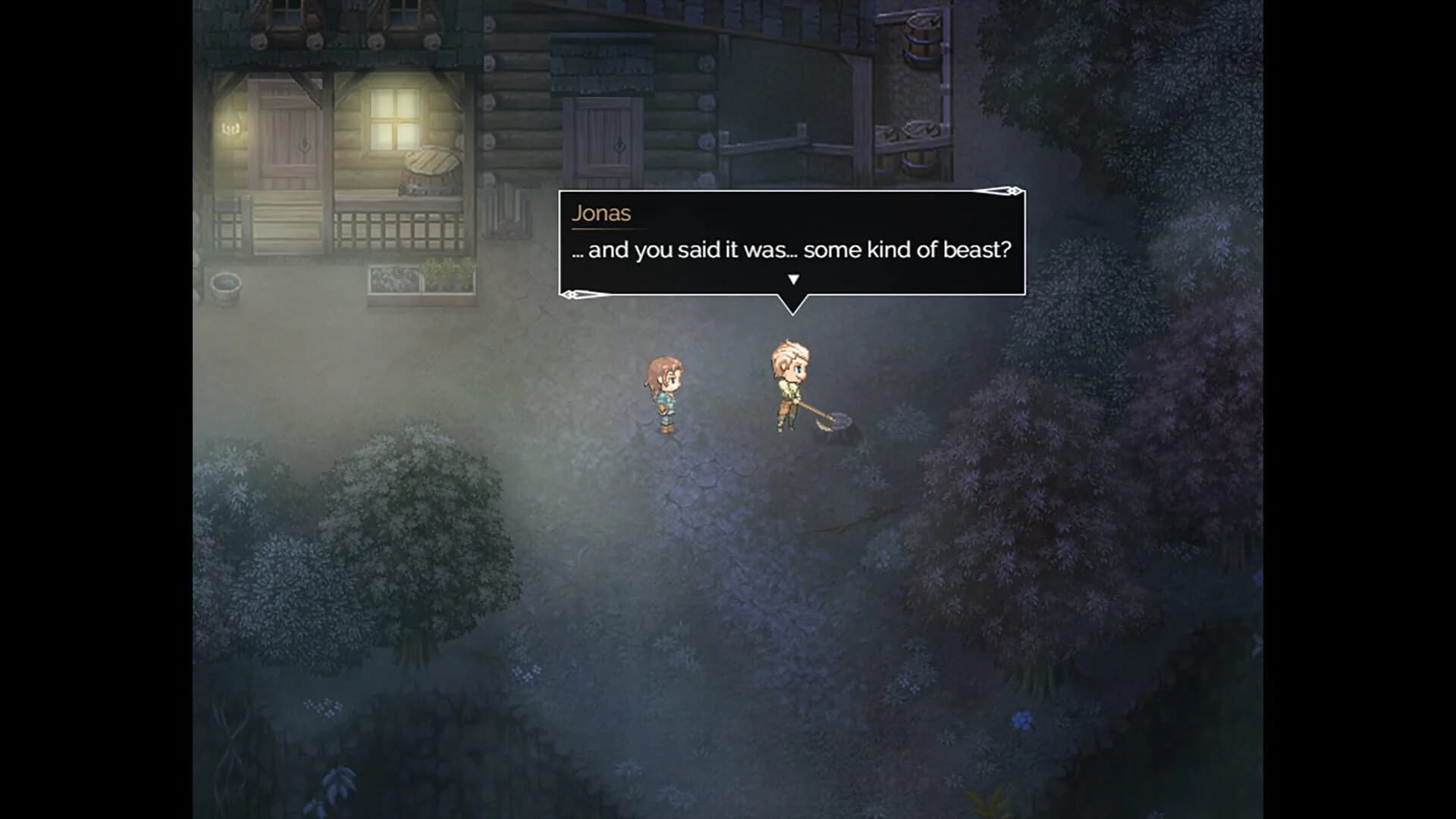The height and width of the screenshot is (819, 1456).
Task: Click the barrel sitting on the porch
Action: tap(428, 167)
